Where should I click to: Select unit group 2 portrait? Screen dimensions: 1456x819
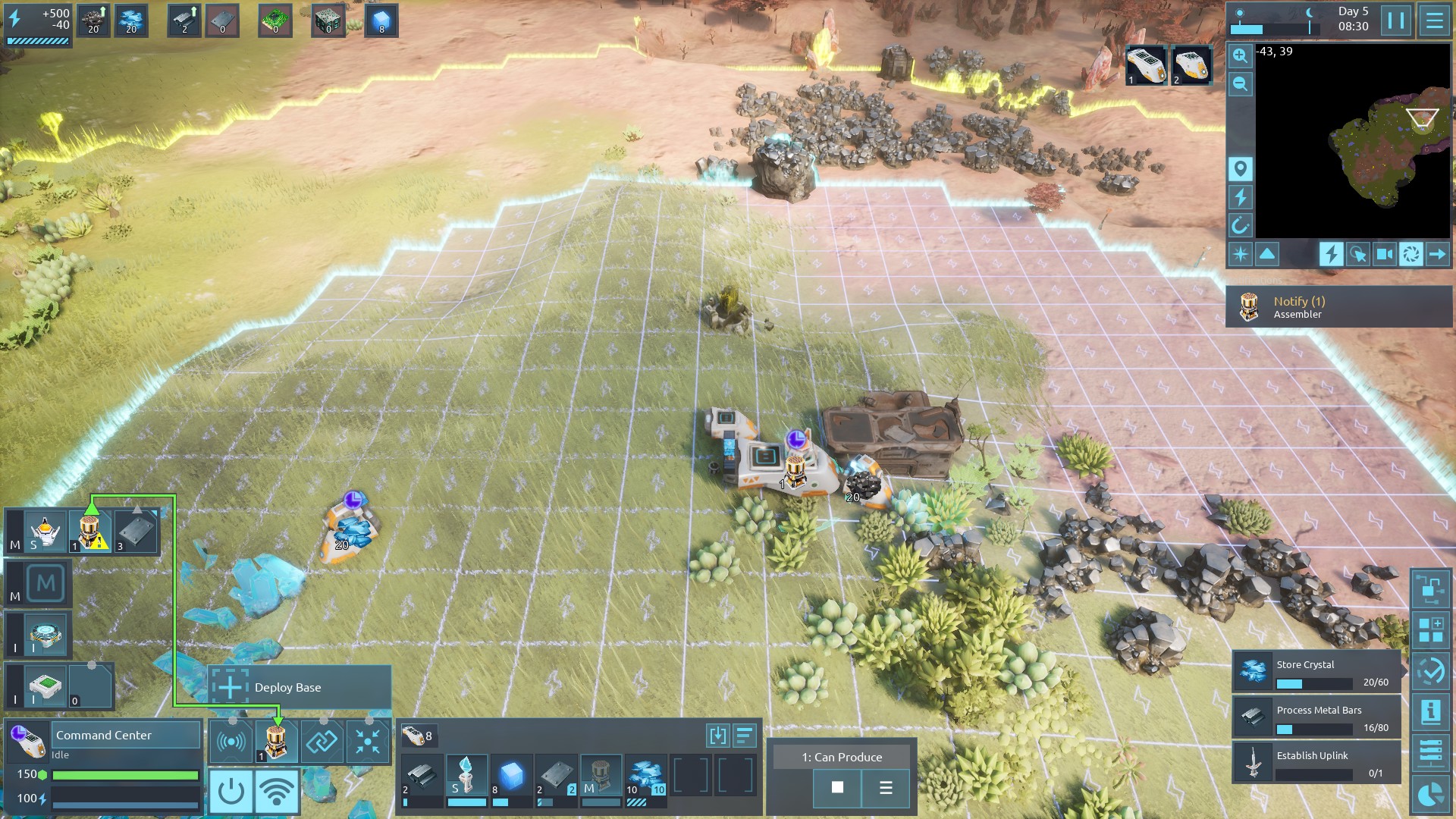pyautogui.click(x=1191, y=65)
